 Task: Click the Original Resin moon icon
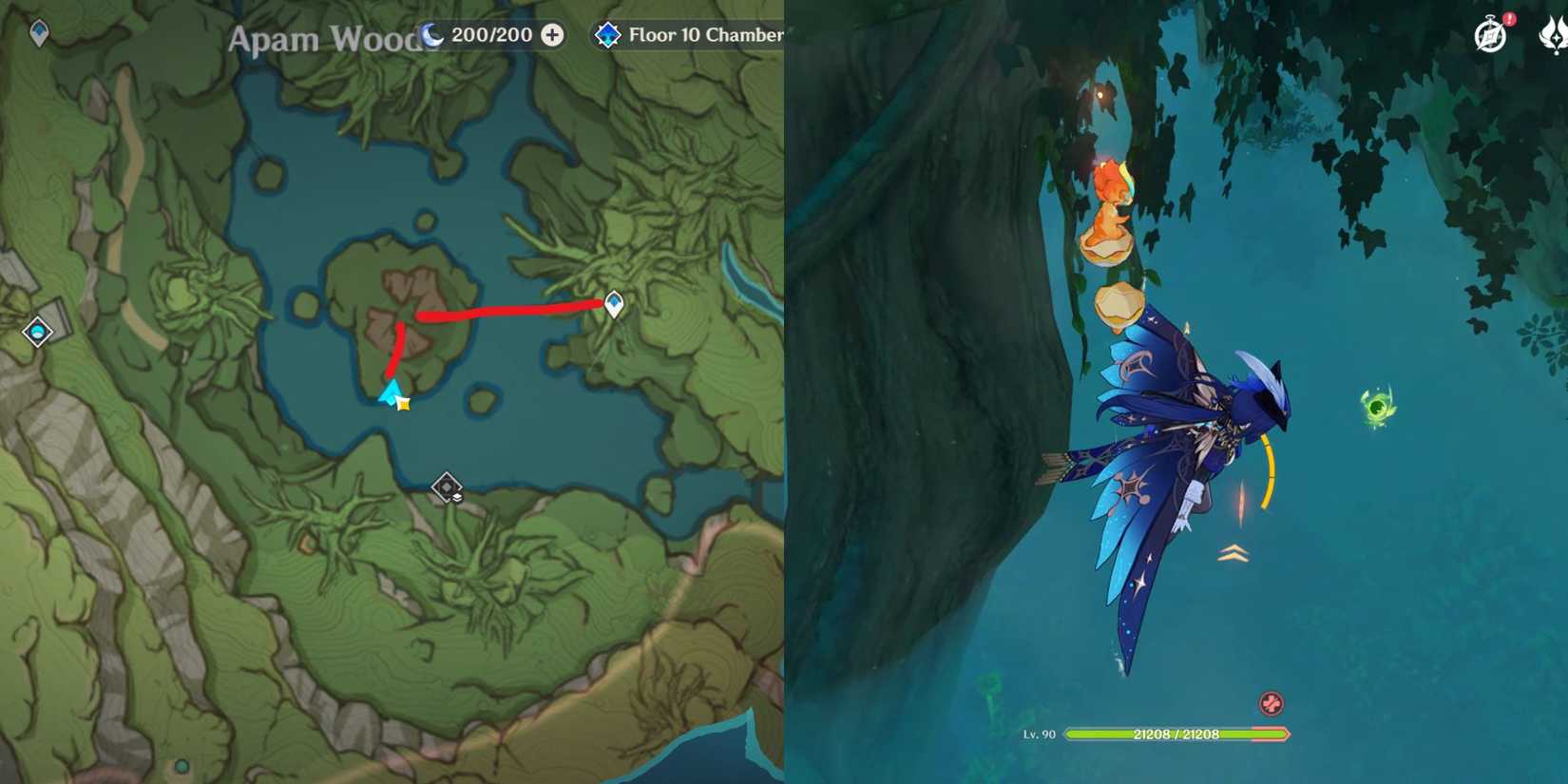point(432,34)
